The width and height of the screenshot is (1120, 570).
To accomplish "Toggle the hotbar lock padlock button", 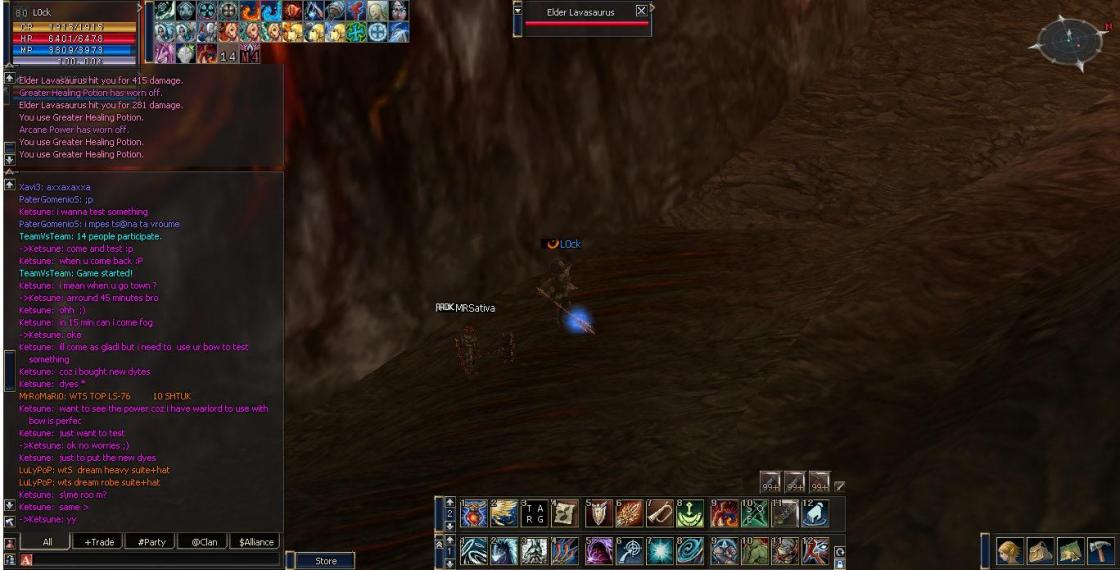I will (x=839, y=561).
